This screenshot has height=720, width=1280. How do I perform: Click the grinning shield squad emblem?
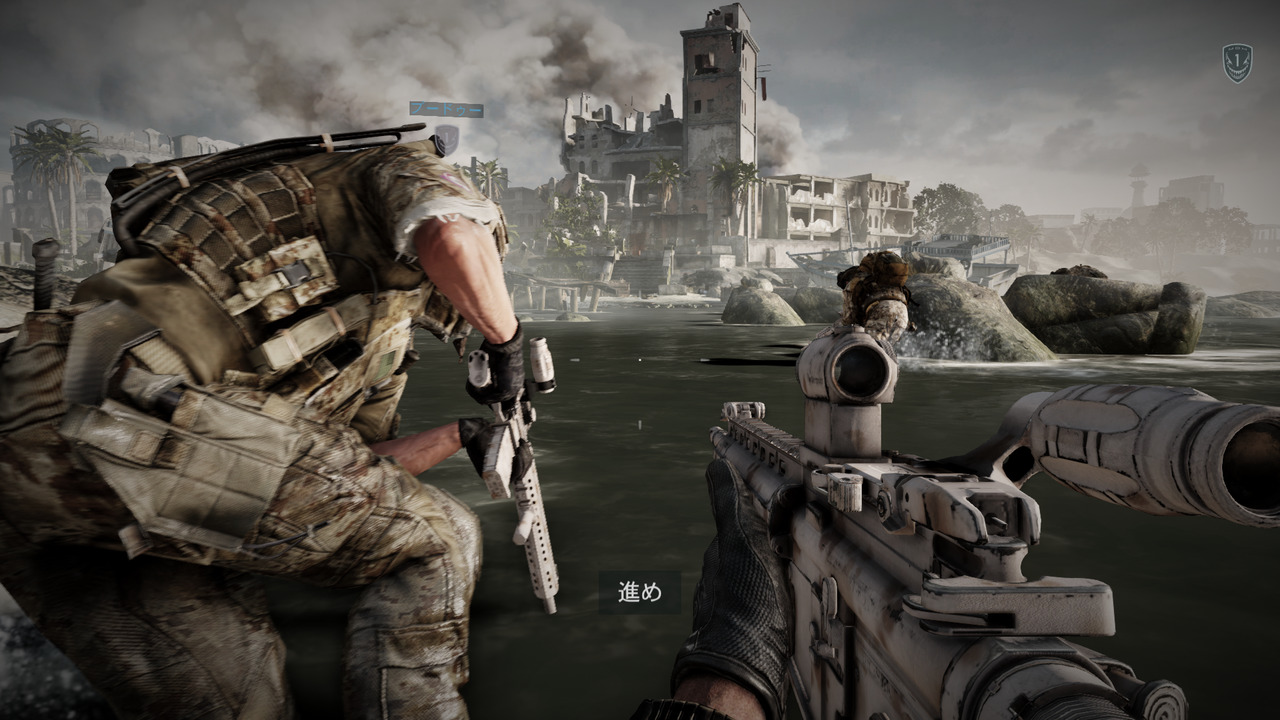pos(1237,62)
